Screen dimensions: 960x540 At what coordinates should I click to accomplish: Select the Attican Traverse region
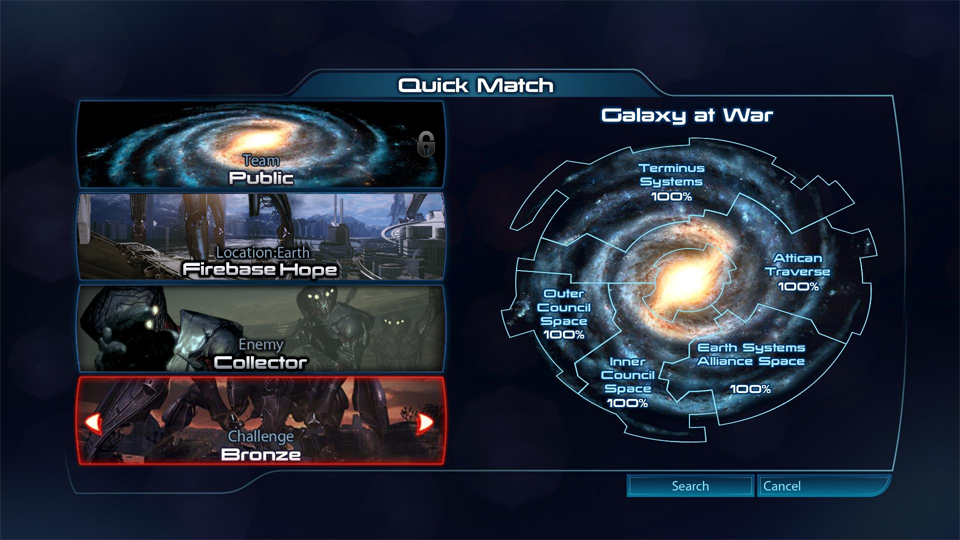click(798, 272)
